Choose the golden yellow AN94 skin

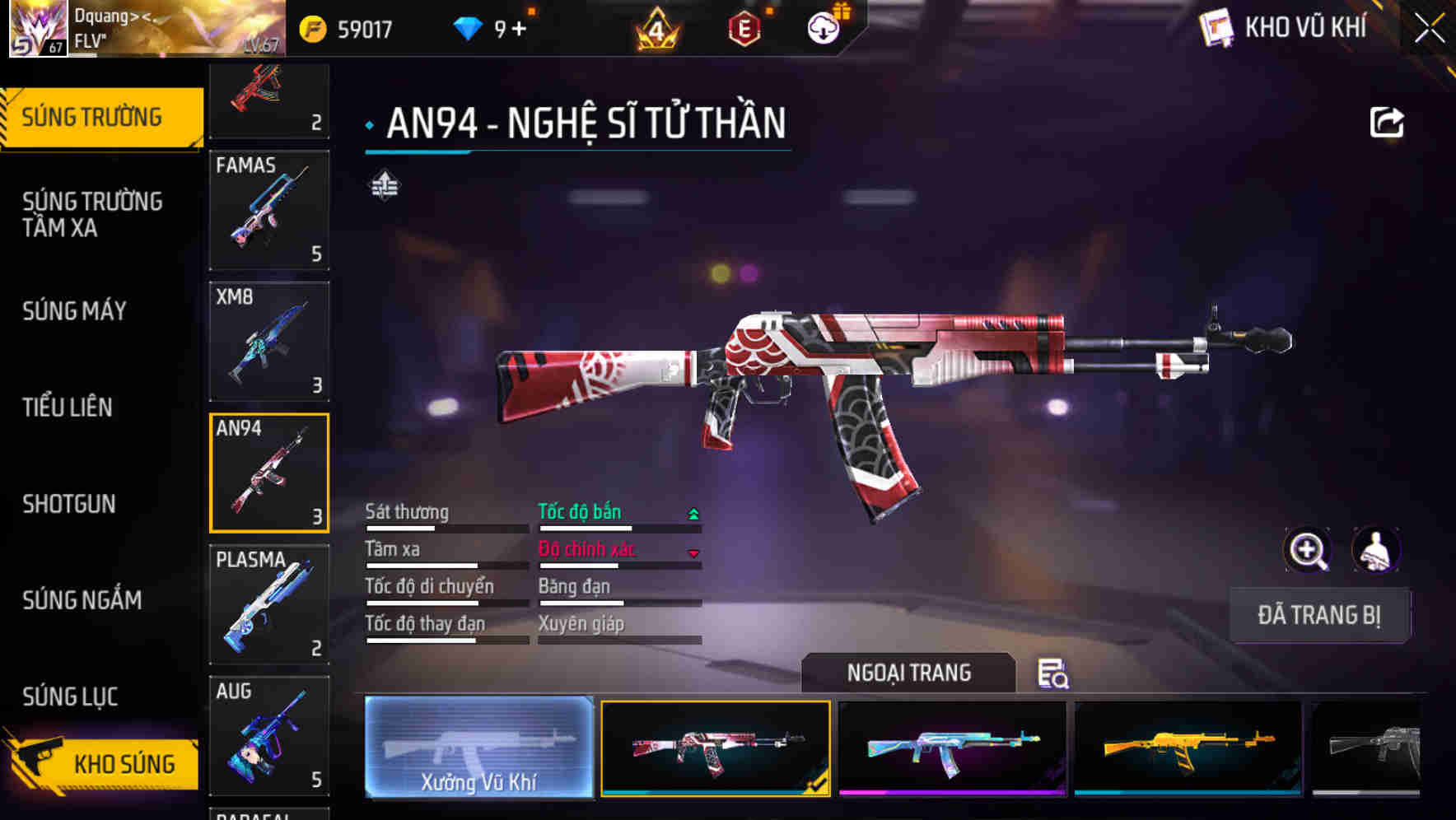tap(1188, 748)
